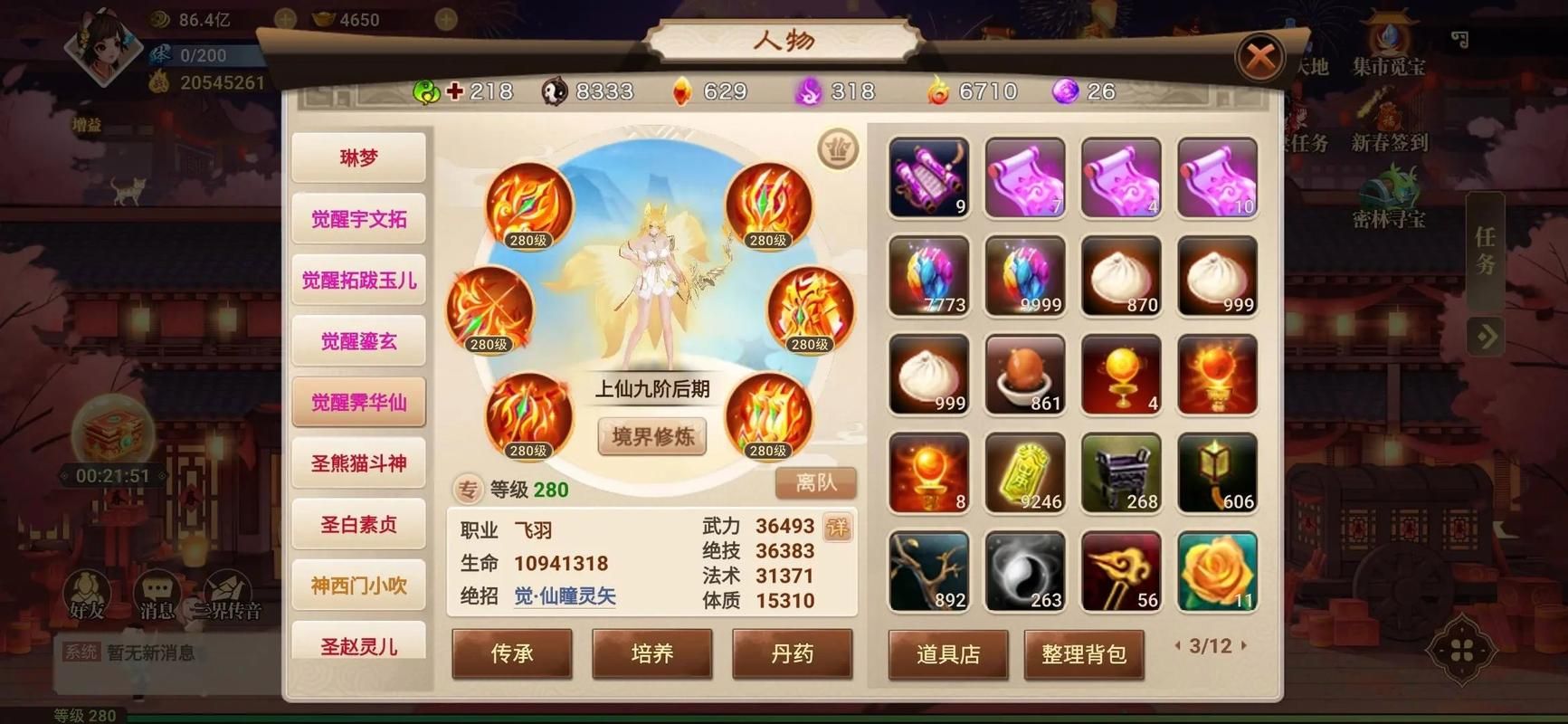This screenshot has width=1568, height=724.
Task: Click the 增益 buff icon top left
Action: [x=86, y=124]
